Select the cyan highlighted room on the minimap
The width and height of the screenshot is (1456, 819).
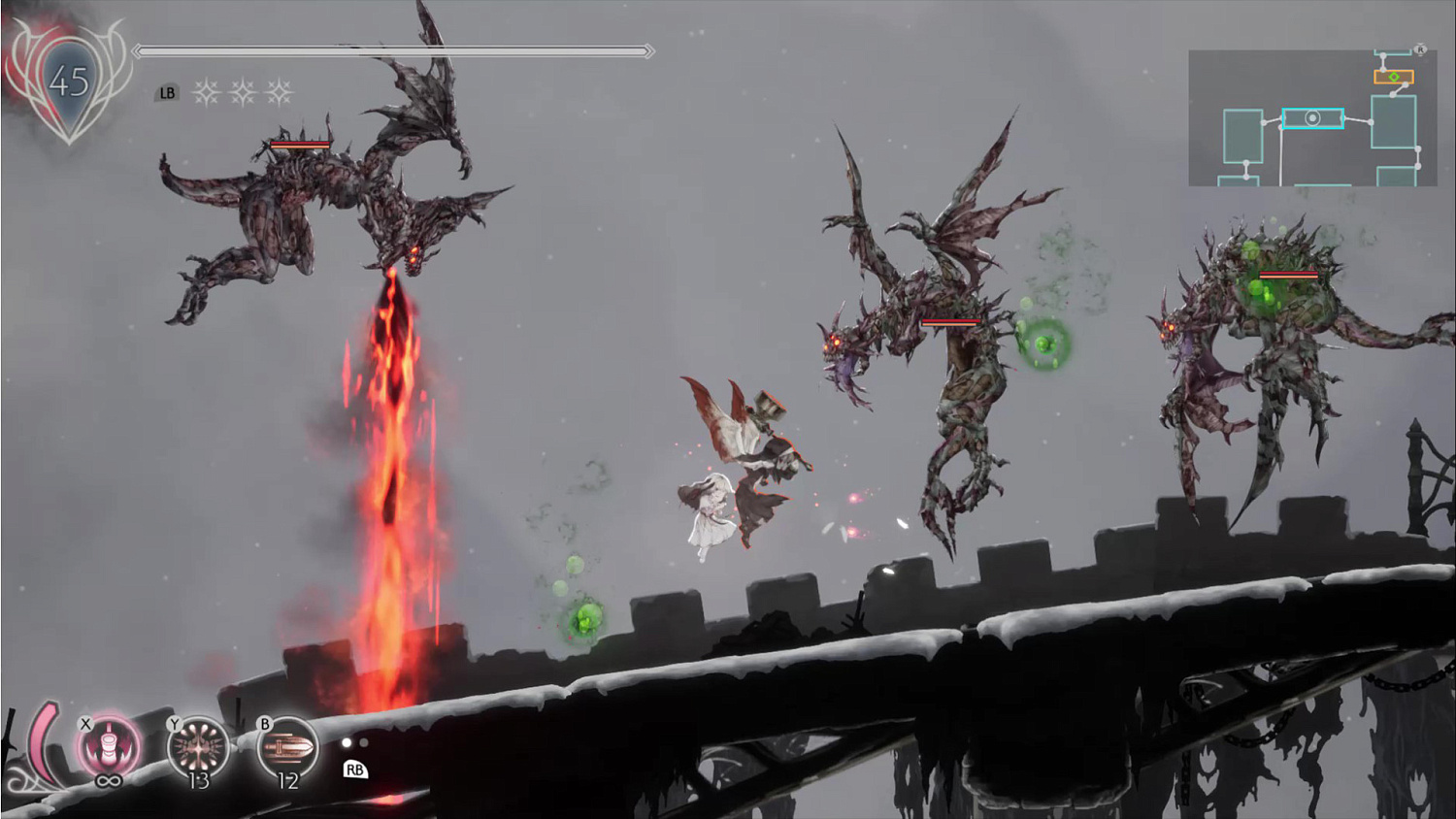[1313, 118]
